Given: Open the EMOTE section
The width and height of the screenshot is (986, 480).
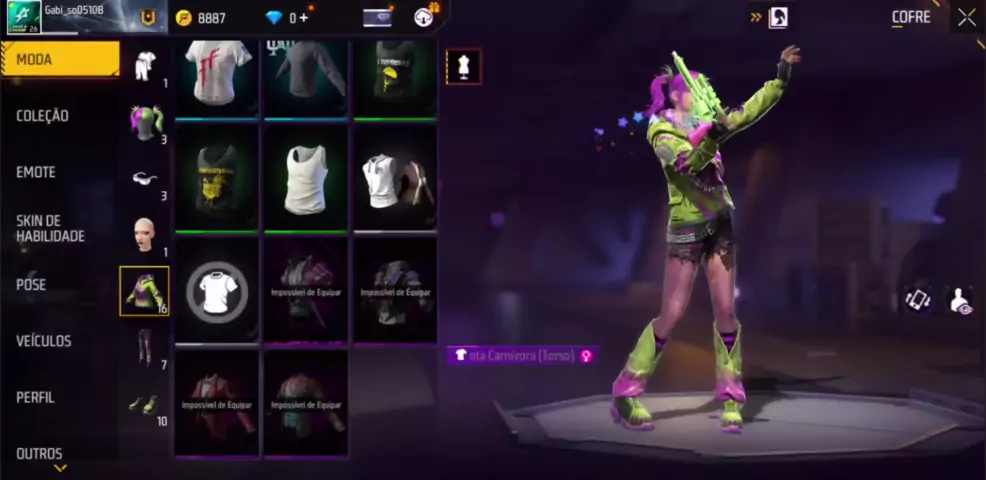Looking at the screenshot, I should 36,172.
